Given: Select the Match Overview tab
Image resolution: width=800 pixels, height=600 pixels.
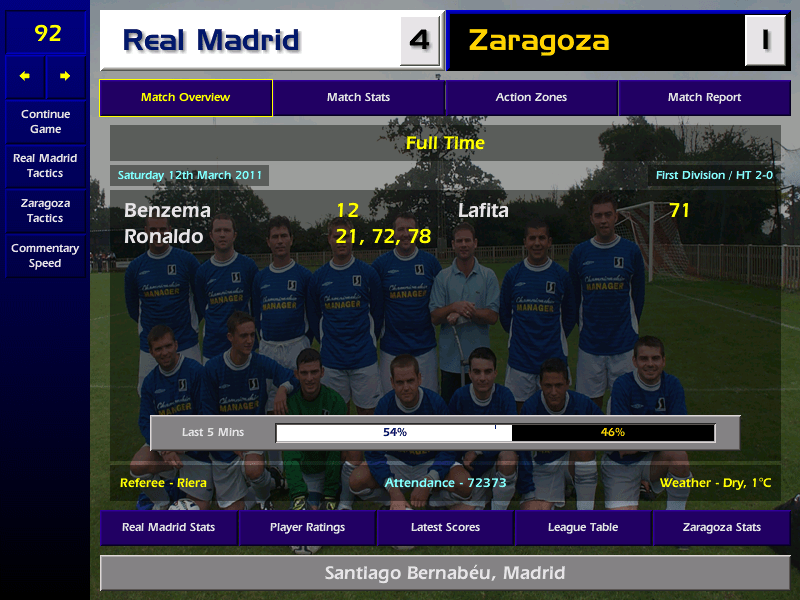Looking at the screenshot, I should (186, 98).
